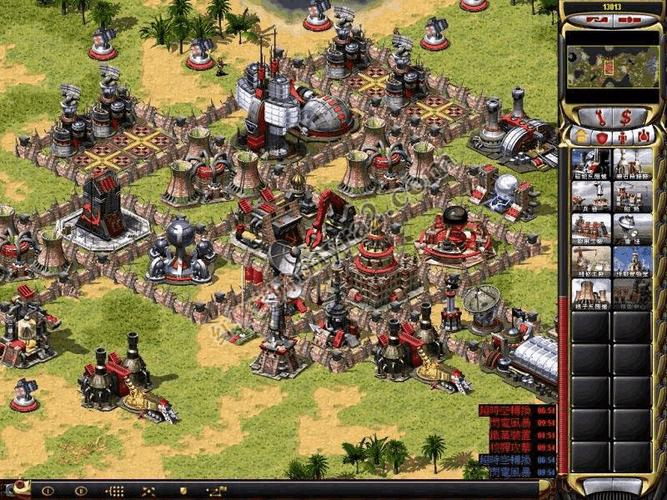Select the Tesla Reactor build icon
This screenshot has height=500, width=667.
[591, 164]
